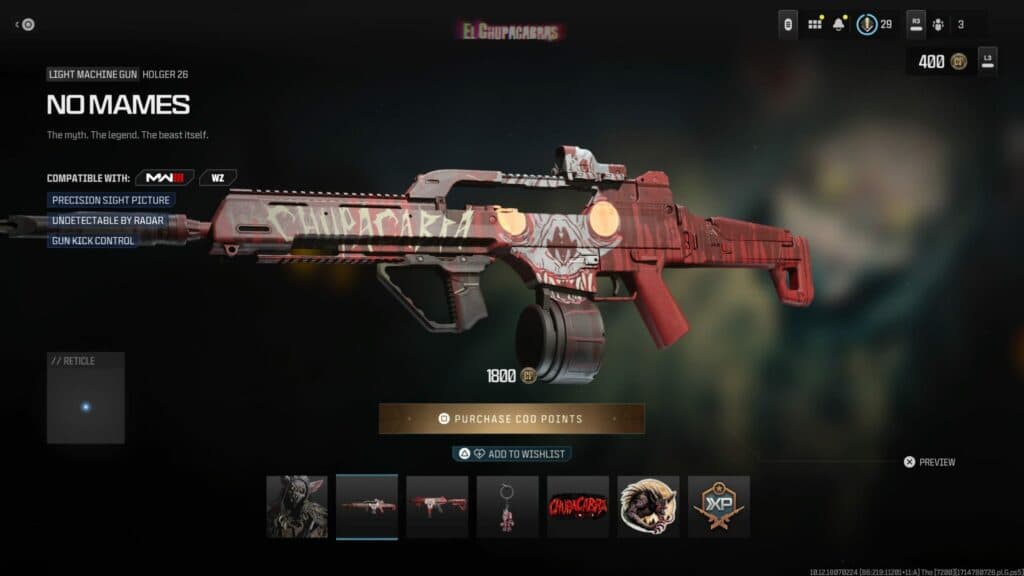Open the social party icon
The width and height of the screenshot is (1024, 576).
pos(939,24)
